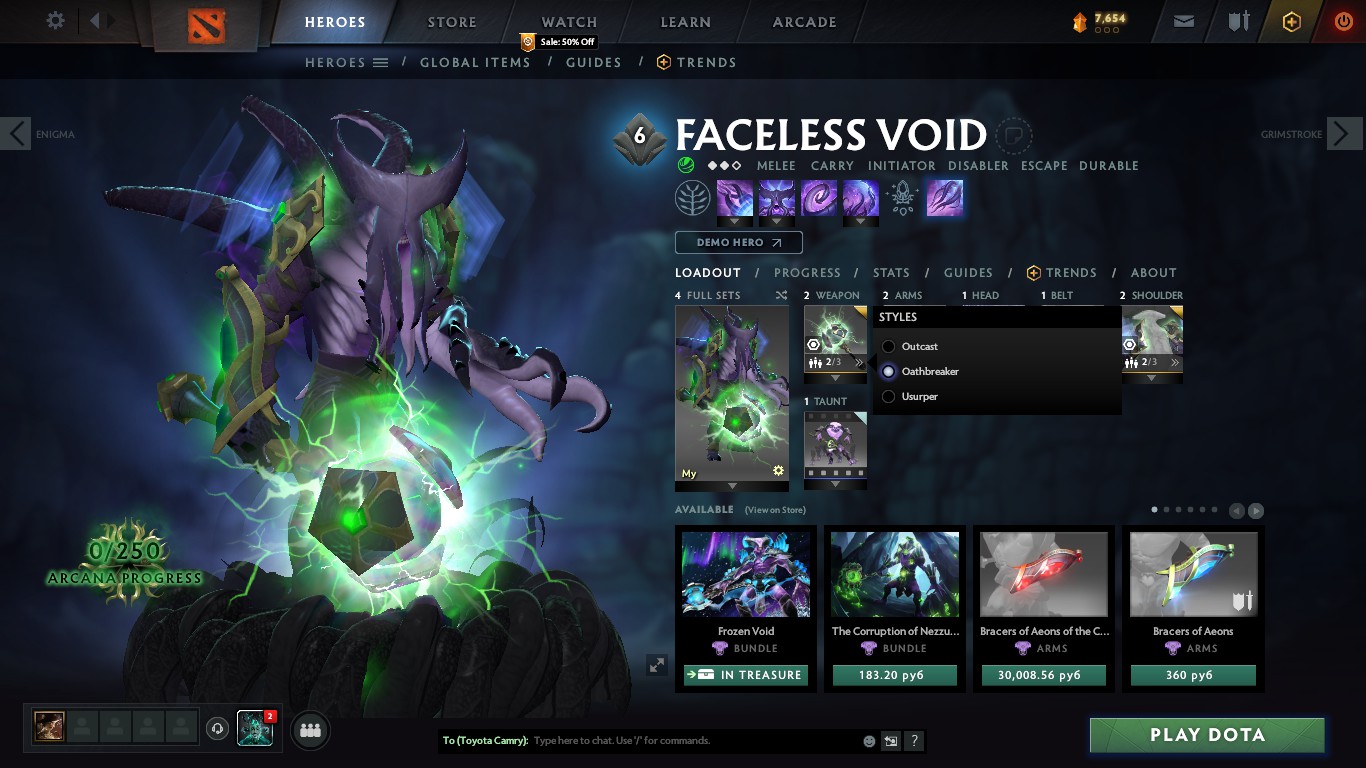This screenshot has width=1366, height=768.
Task: Click the DEMO HERO button
Action: [738, 242]
